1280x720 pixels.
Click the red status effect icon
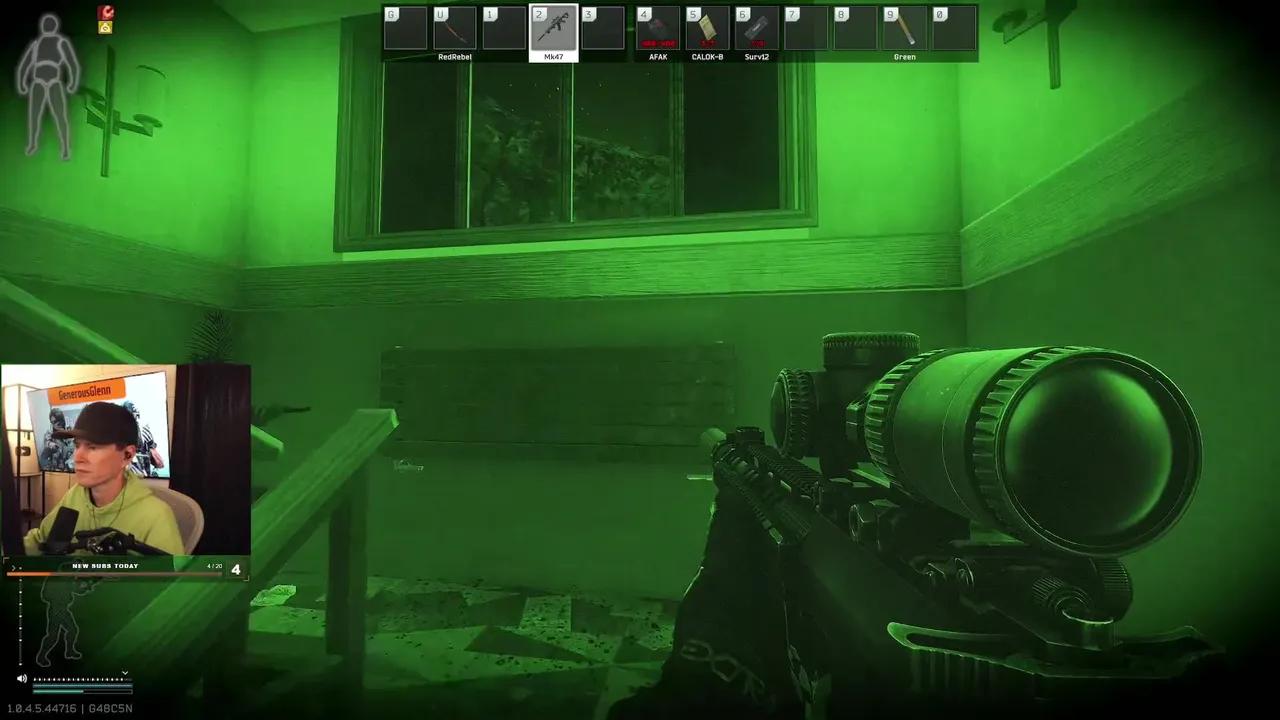pyautogui.click(x=103, y=12)
